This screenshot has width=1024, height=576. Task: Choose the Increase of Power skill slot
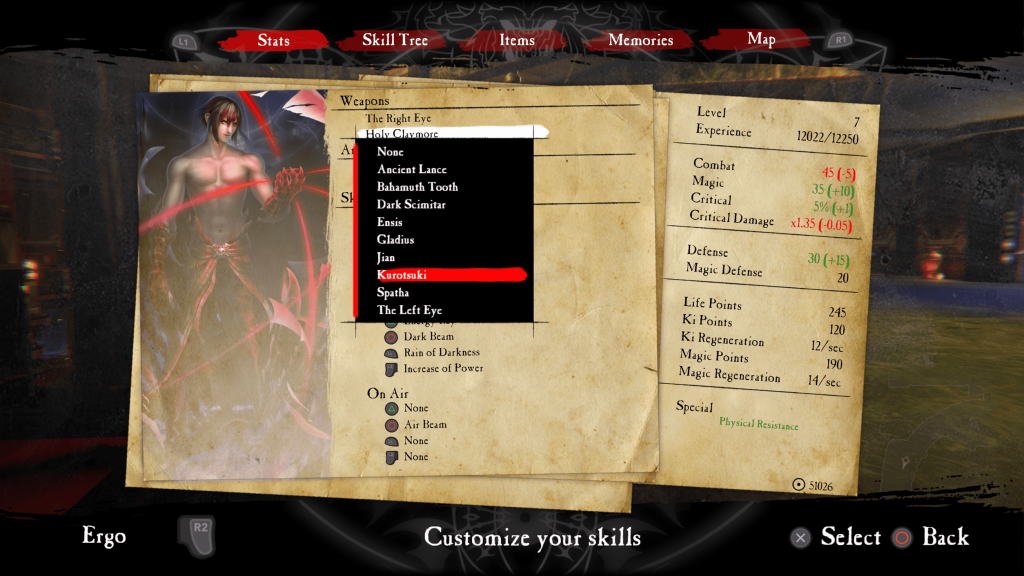tap(443, 369)
